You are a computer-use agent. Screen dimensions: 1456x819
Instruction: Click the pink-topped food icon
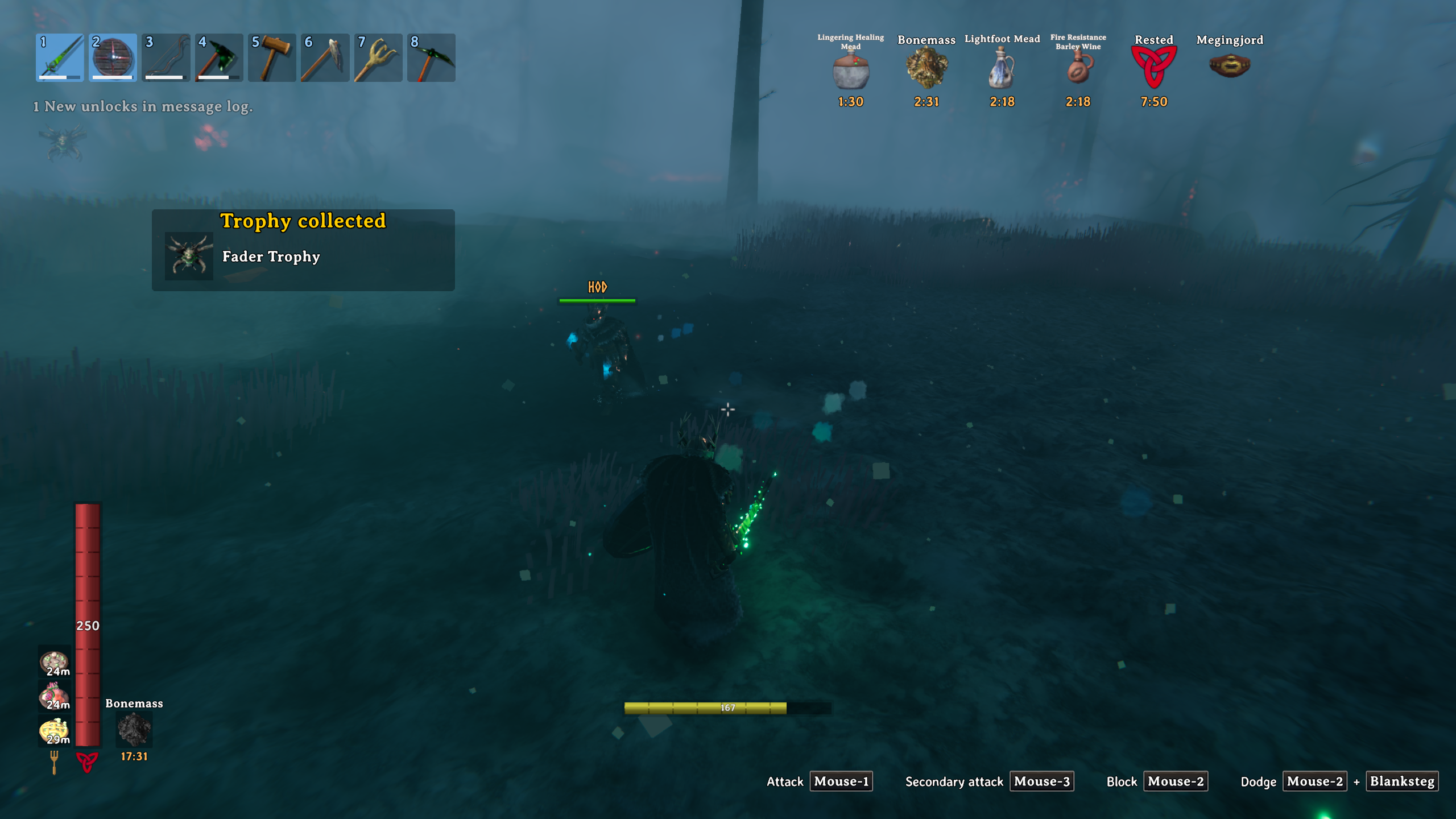tap(54, 696)
